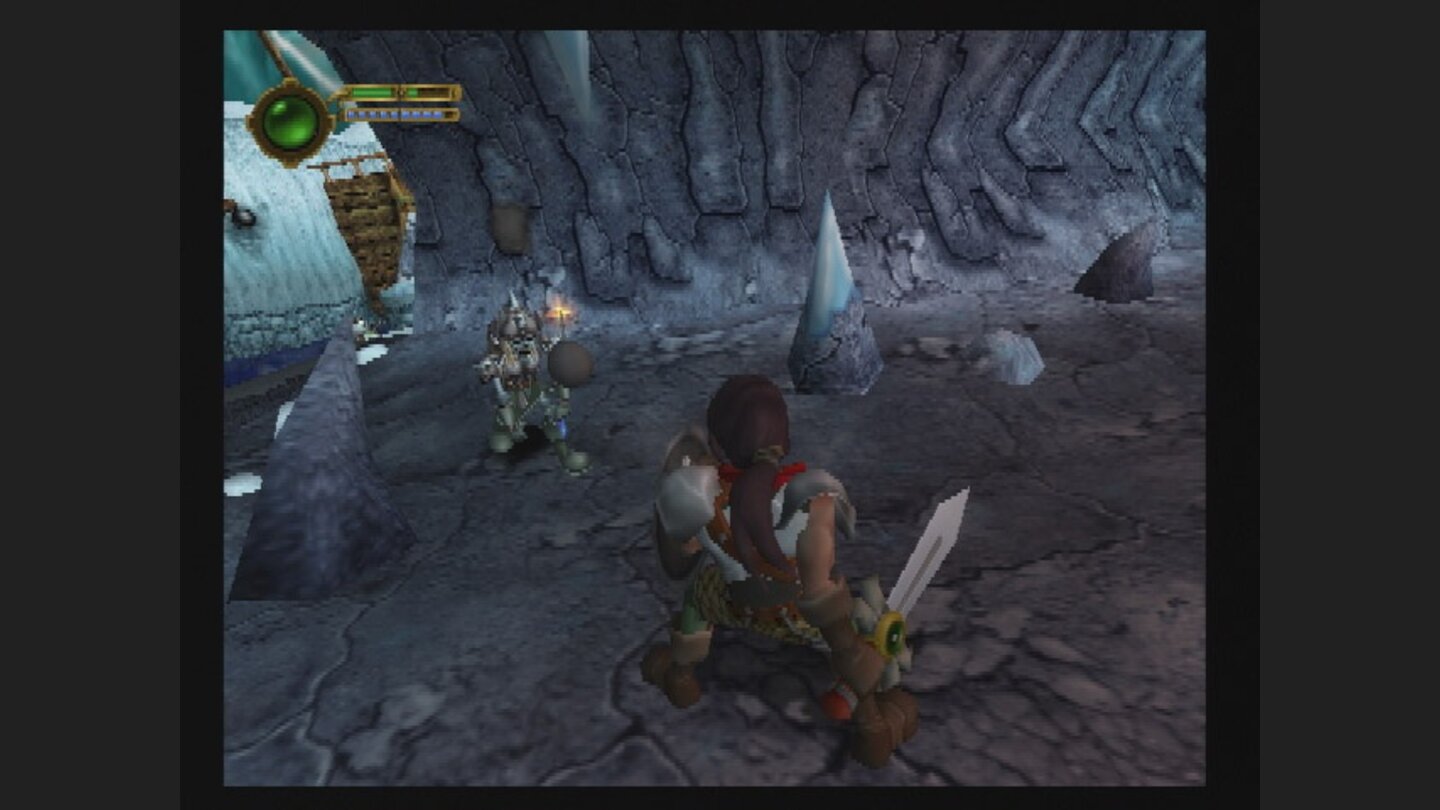Click the divider between the two green bars
Image resolution: width=1440 pixels, height=810 pixels.
[x=400, y=92]
